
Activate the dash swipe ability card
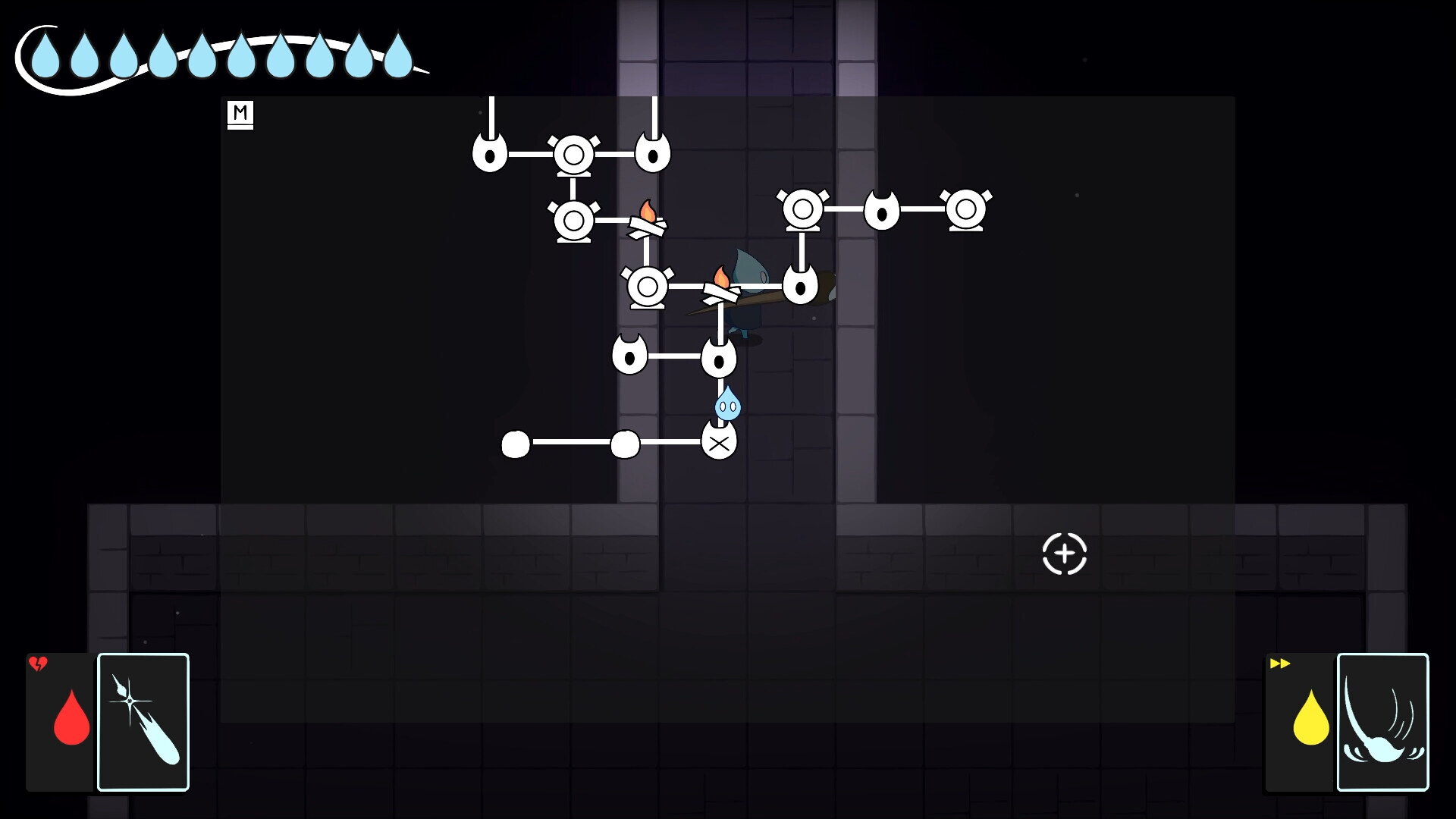click(1382, 721)
